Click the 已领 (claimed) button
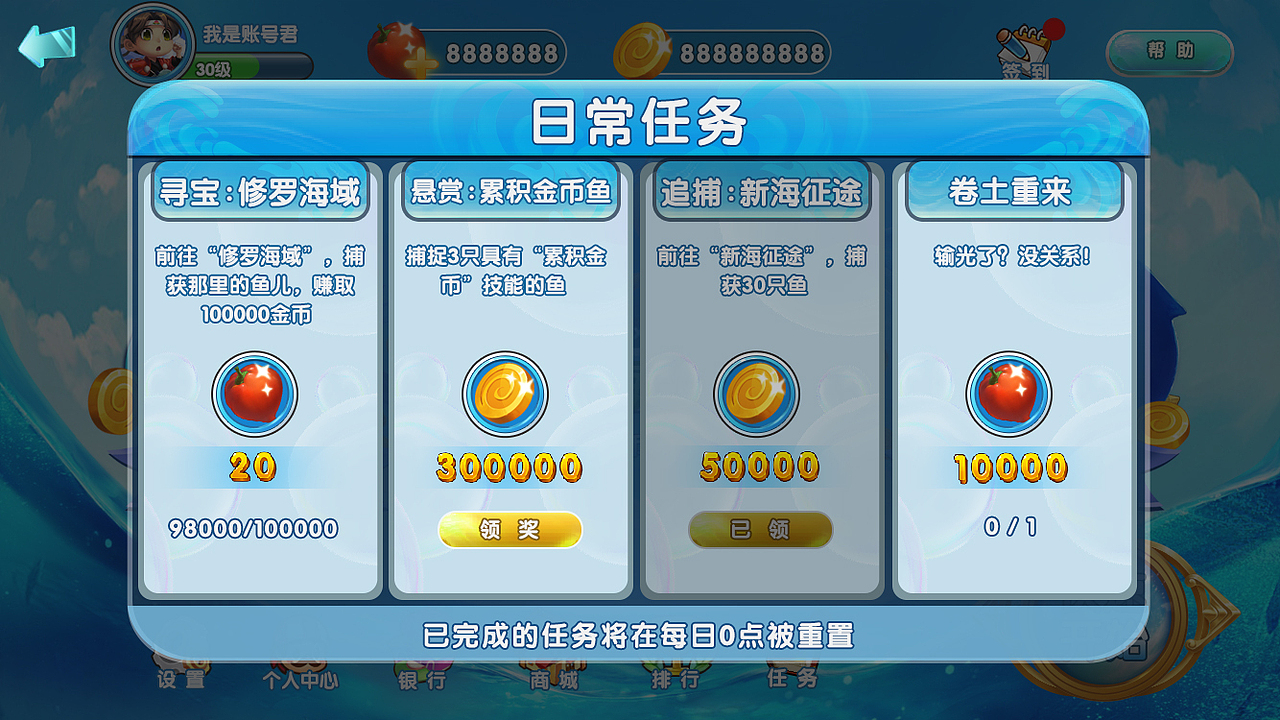Image resolution: width=1280 pixels, height=720 pixels. point(760,529)
